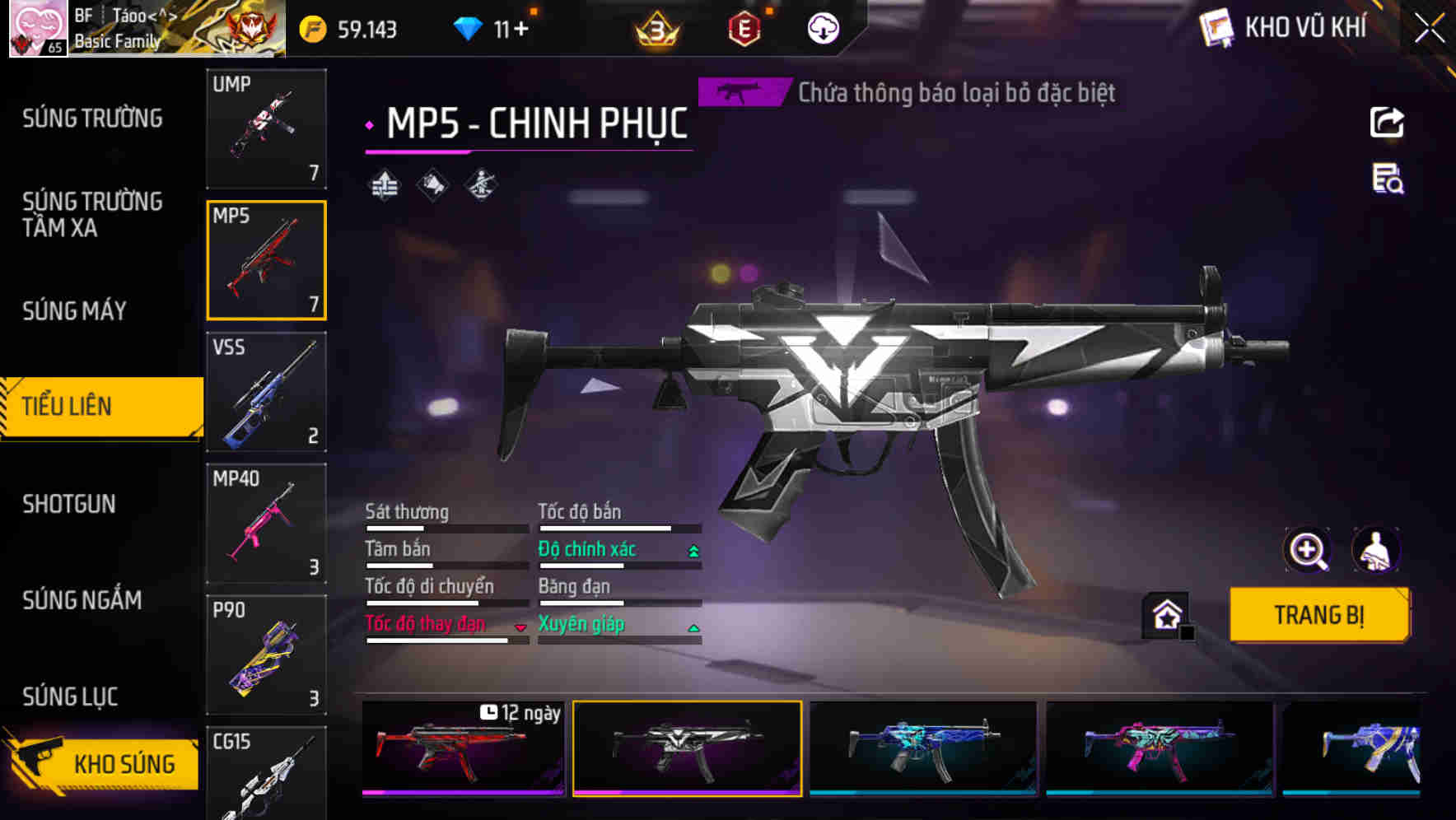Pick the VSS weapon tile
Image resolution: width=1456 pixels, height=820 pixels.
[x=266, y=392]
